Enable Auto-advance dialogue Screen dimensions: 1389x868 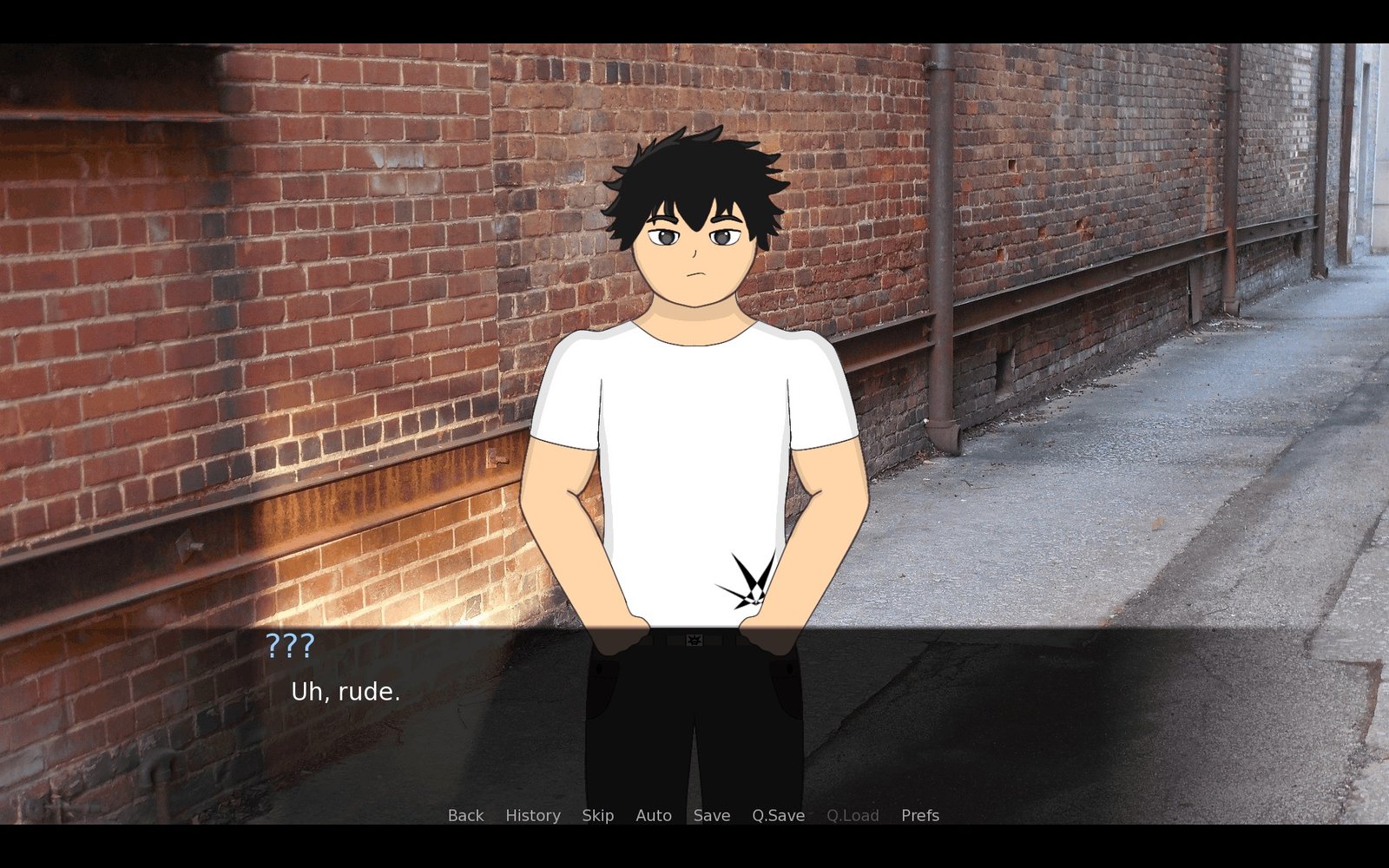tap(653, 815)
